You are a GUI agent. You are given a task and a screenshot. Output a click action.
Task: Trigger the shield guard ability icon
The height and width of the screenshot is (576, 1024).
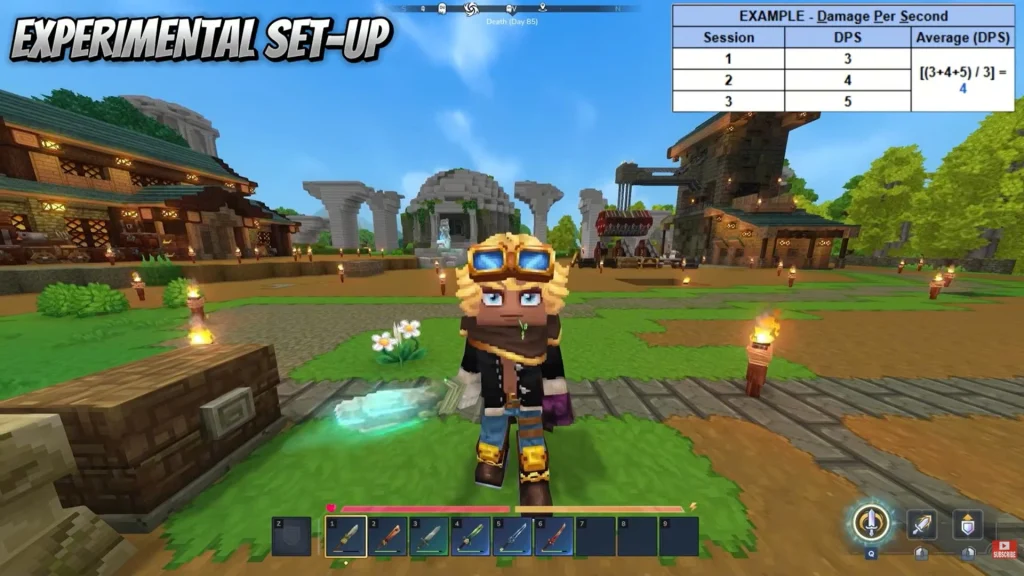[967, 525]
